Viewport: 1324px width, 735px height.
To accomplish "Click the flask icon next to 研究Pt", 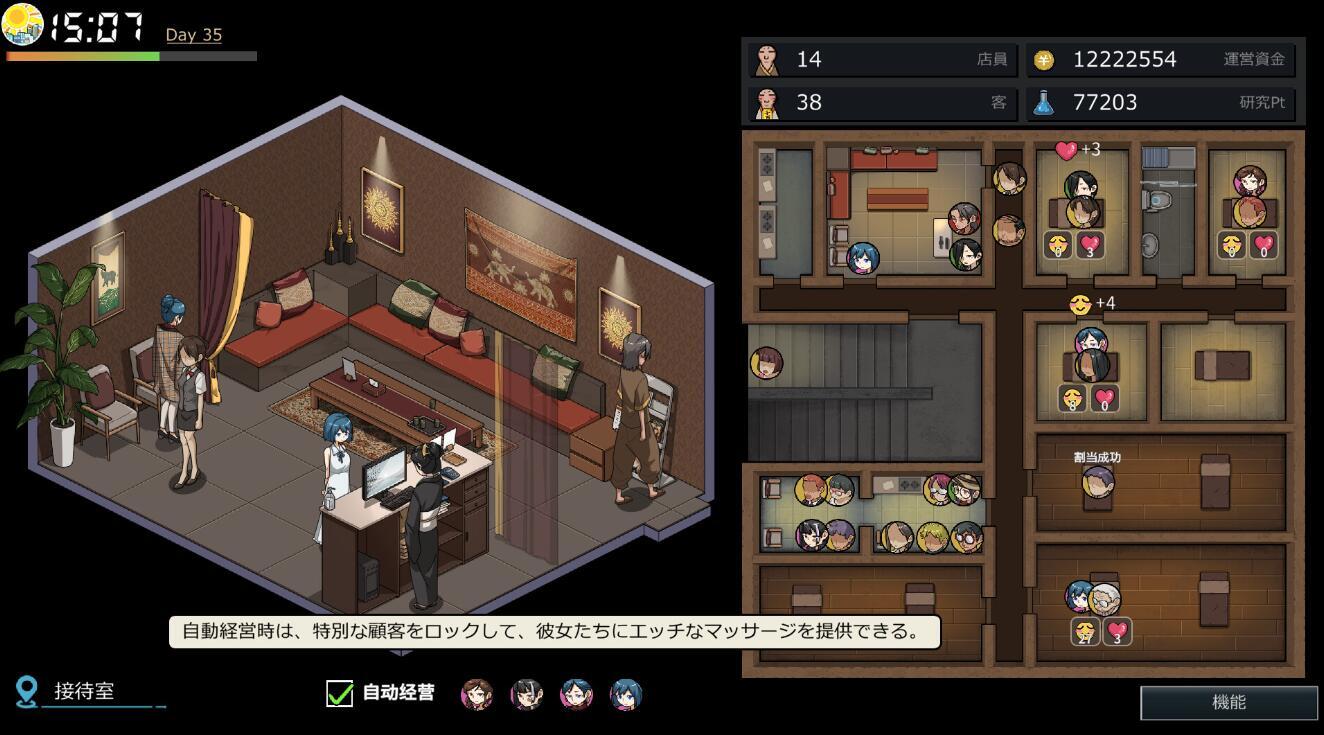I will tap(1043, 102).
